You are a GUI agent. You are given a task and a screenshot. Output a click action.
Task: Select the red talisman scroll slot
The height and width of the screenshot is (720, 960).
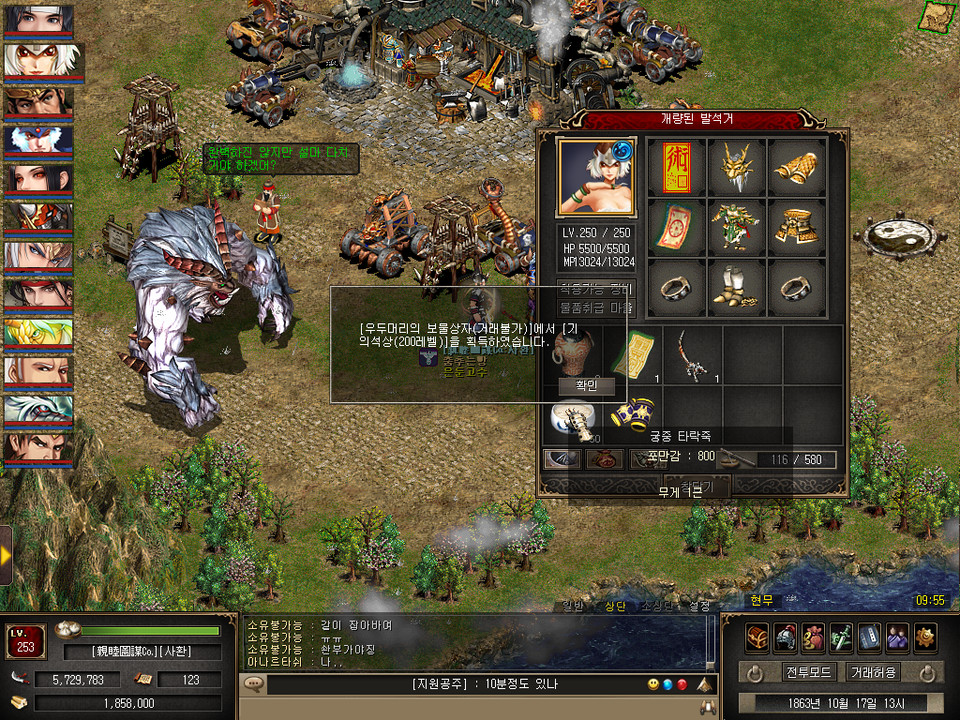[x=677, y=167]
